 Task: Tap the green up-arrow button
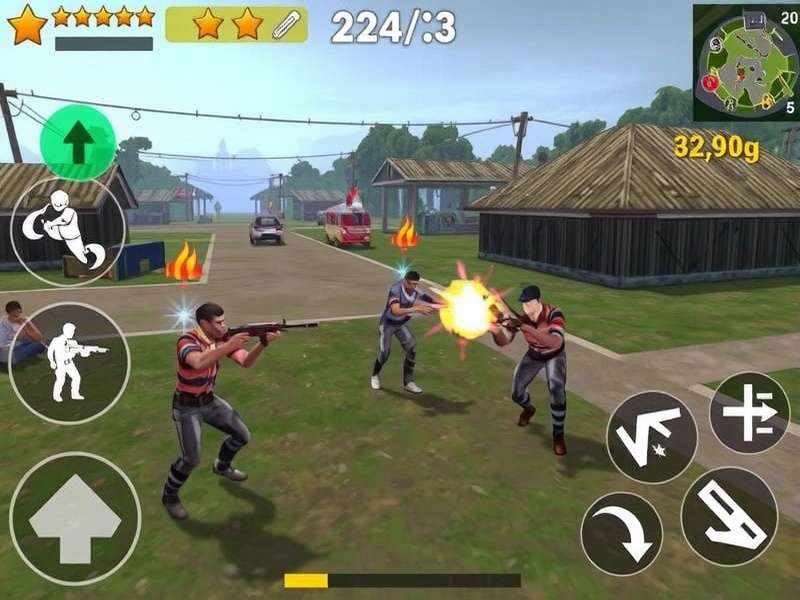coord(78,143)
